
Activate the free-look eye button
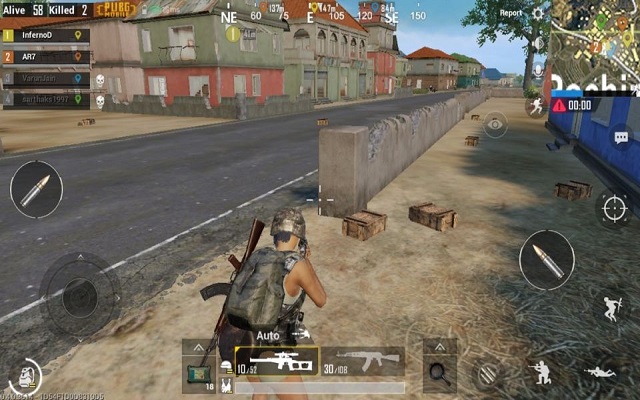pyautogui.click(x=494, y=125)
